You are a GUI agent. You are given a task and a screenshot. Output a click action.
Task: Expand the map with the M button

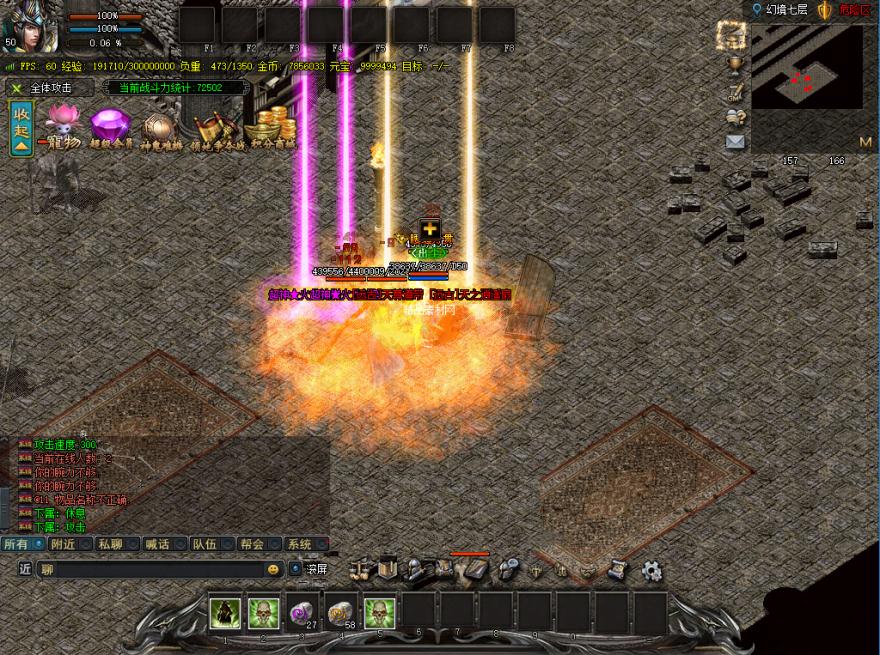click(x=864, y=141)
